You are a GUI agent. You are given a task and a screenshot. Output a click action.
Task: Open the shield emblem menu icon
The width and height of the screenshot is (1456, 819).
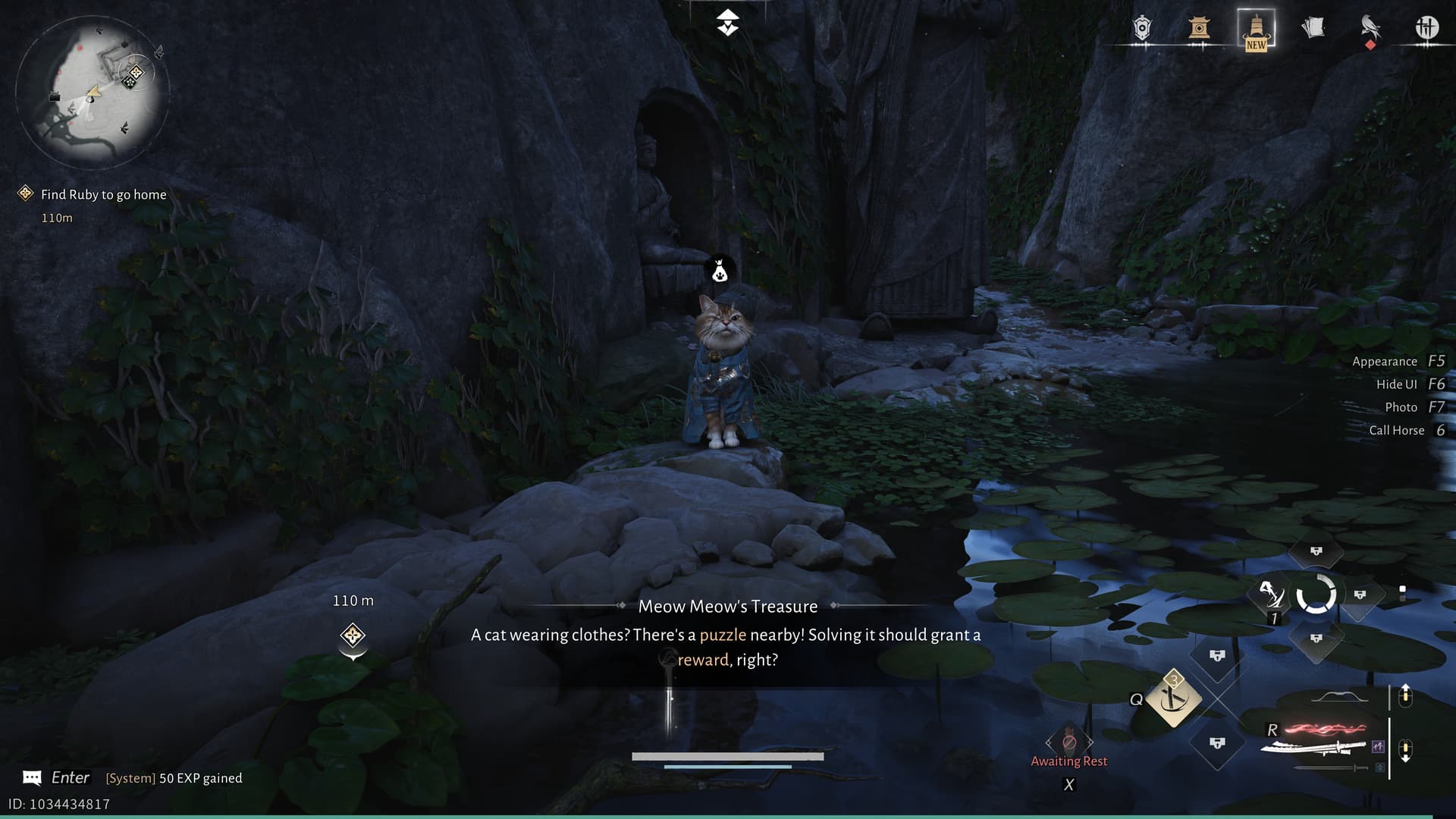(1142, 29)
